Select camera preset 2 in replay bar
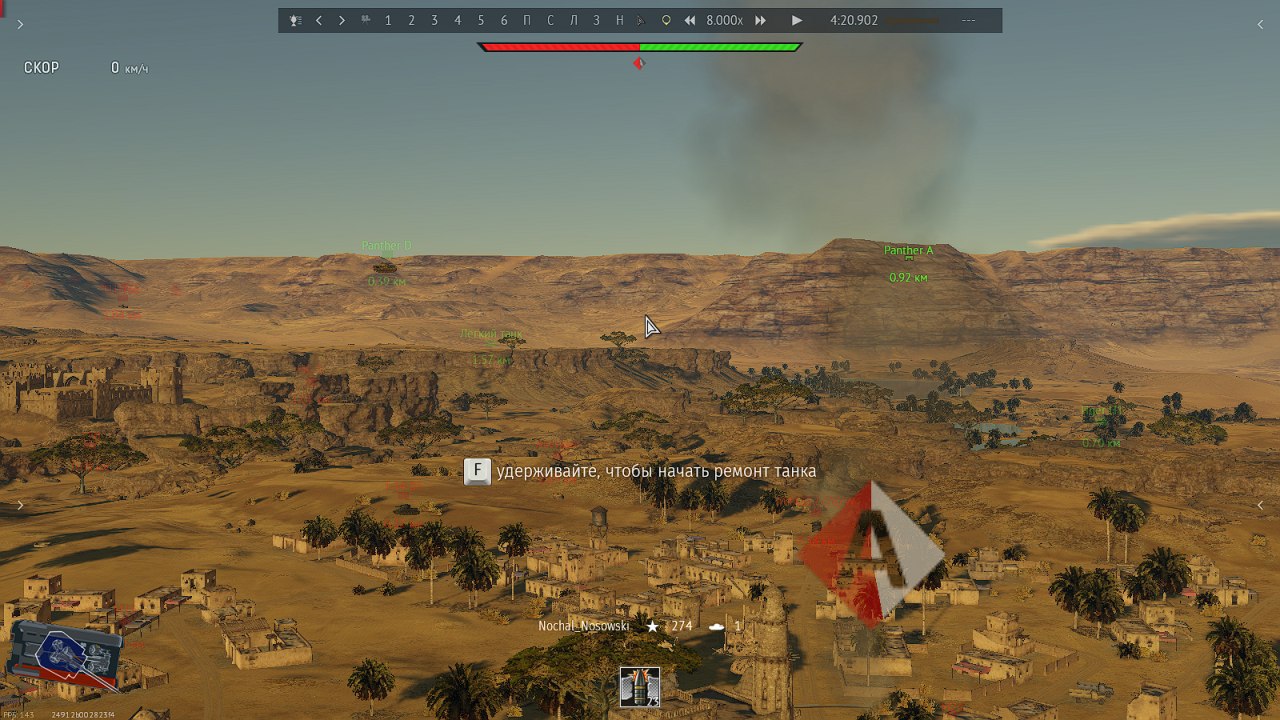 (411, 20)
